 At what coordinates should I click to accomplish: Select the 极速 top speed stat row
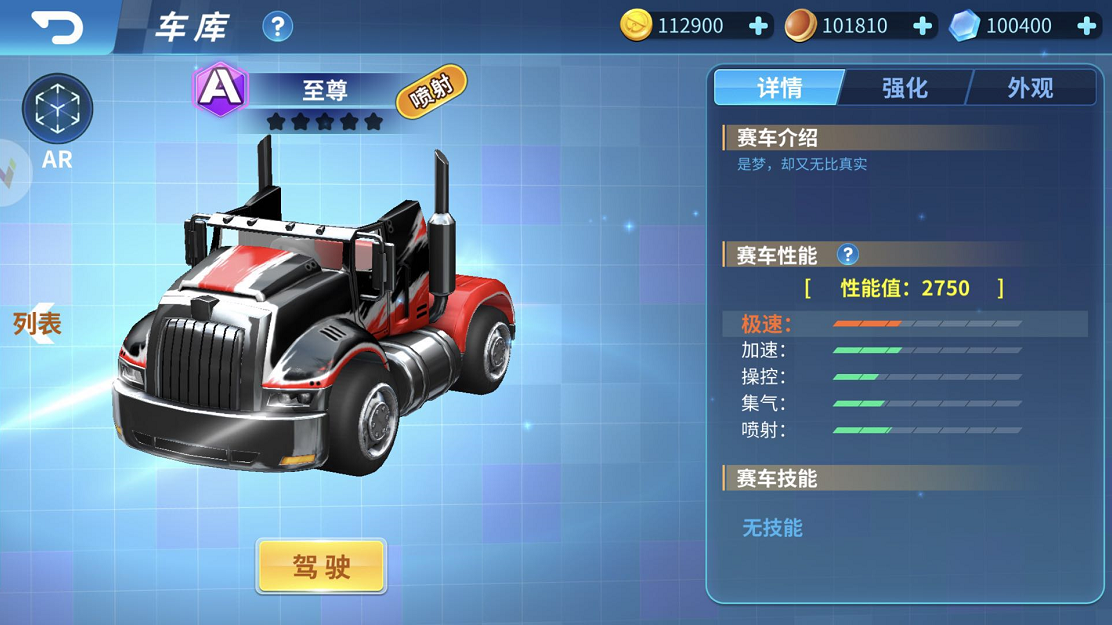(x=905, y=324)
